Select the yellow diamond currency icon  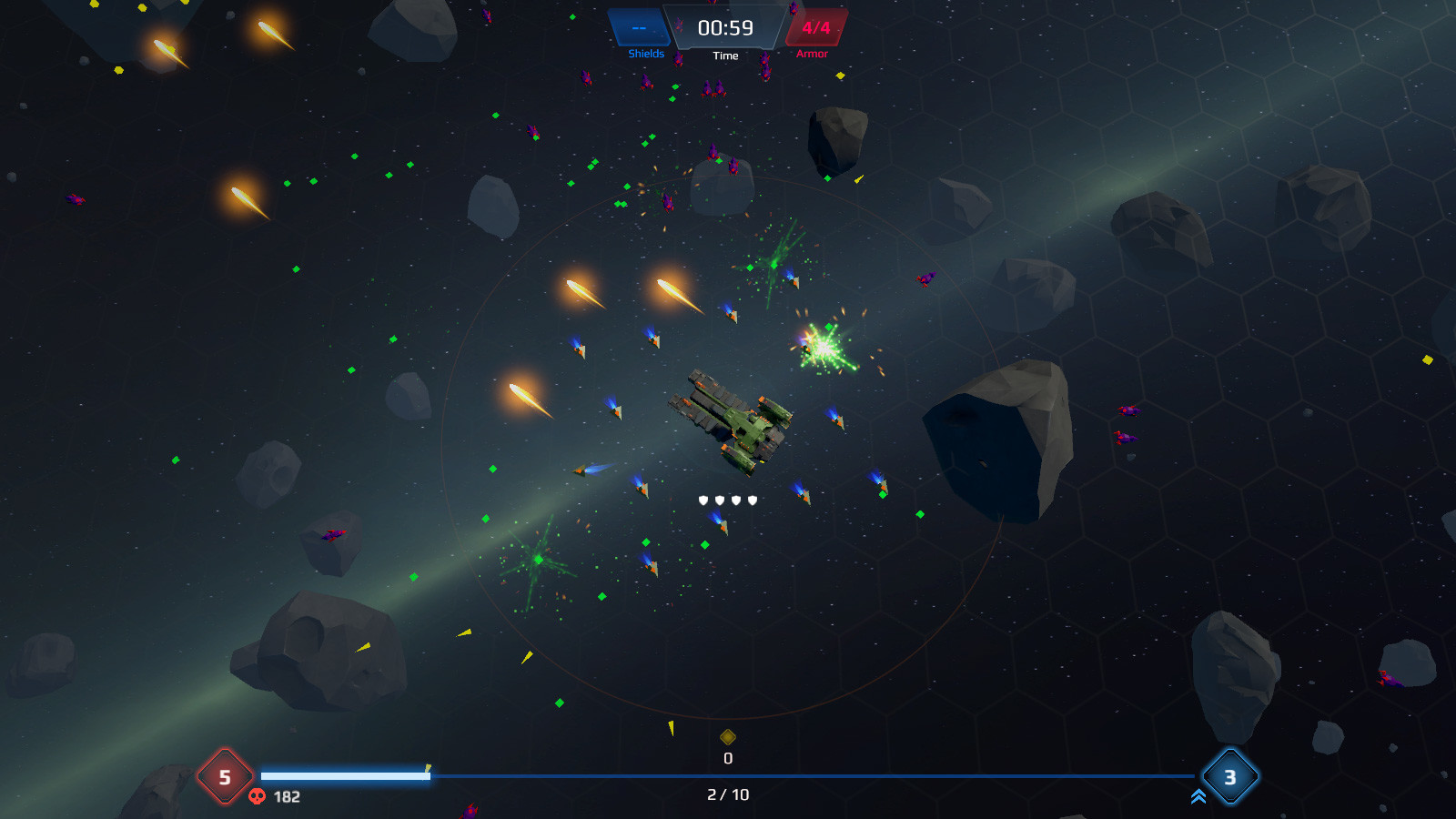click(728, 737)
